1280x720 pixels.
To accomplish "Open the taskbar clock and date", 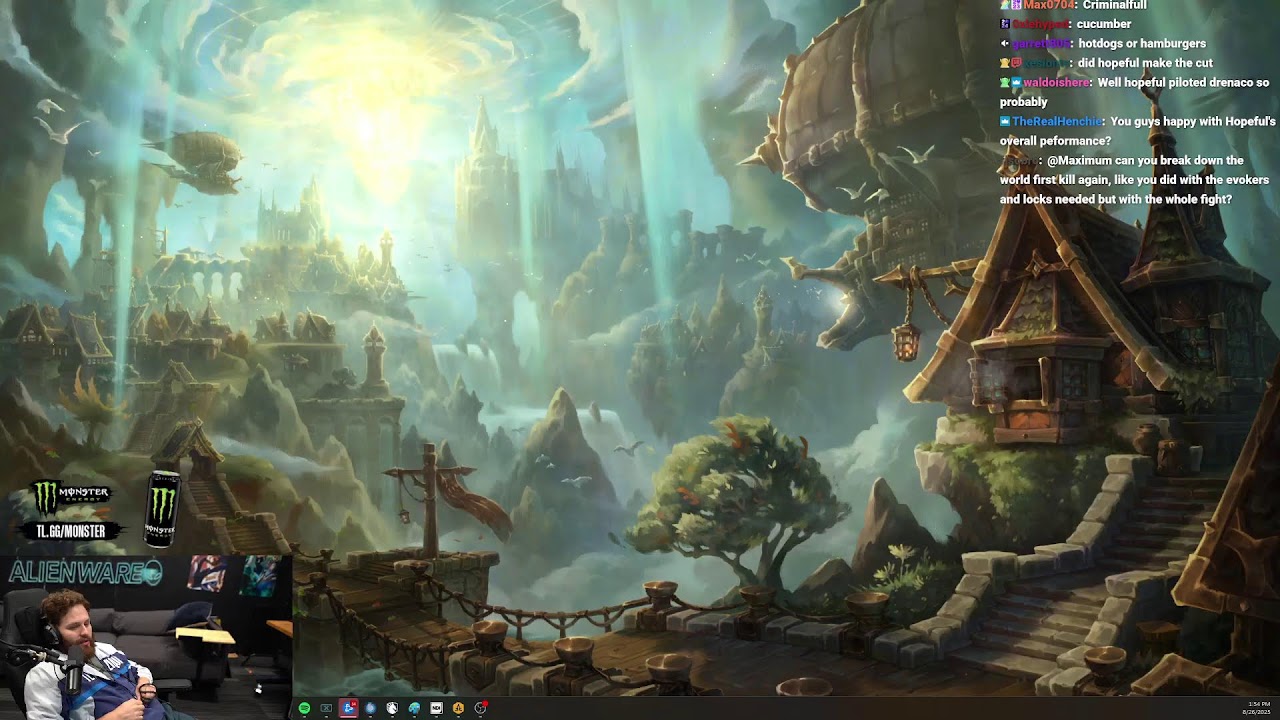I will click(x=1256, y=708).
